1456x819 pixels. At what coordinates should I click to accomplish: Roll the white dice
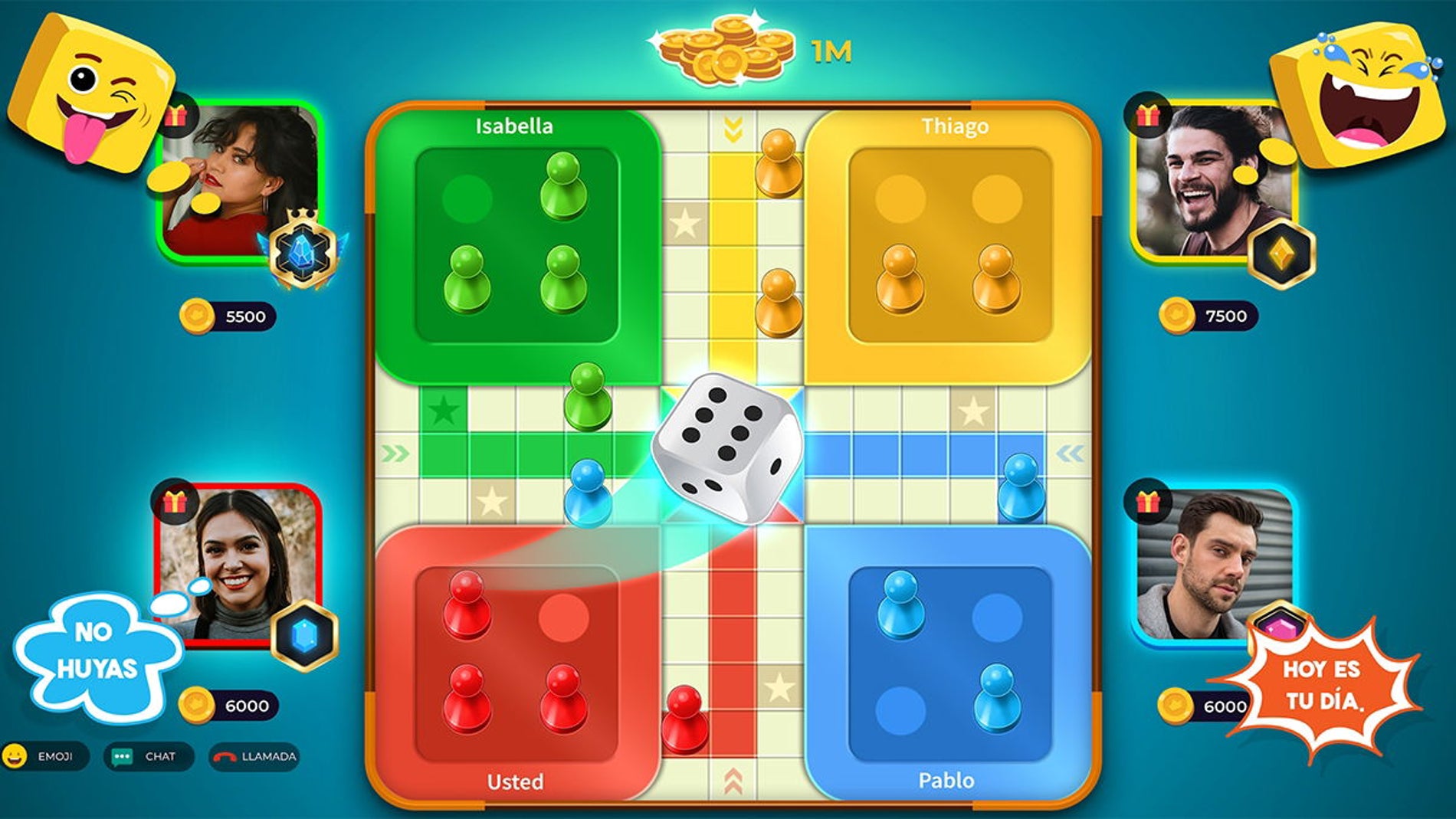pos(726,447)
